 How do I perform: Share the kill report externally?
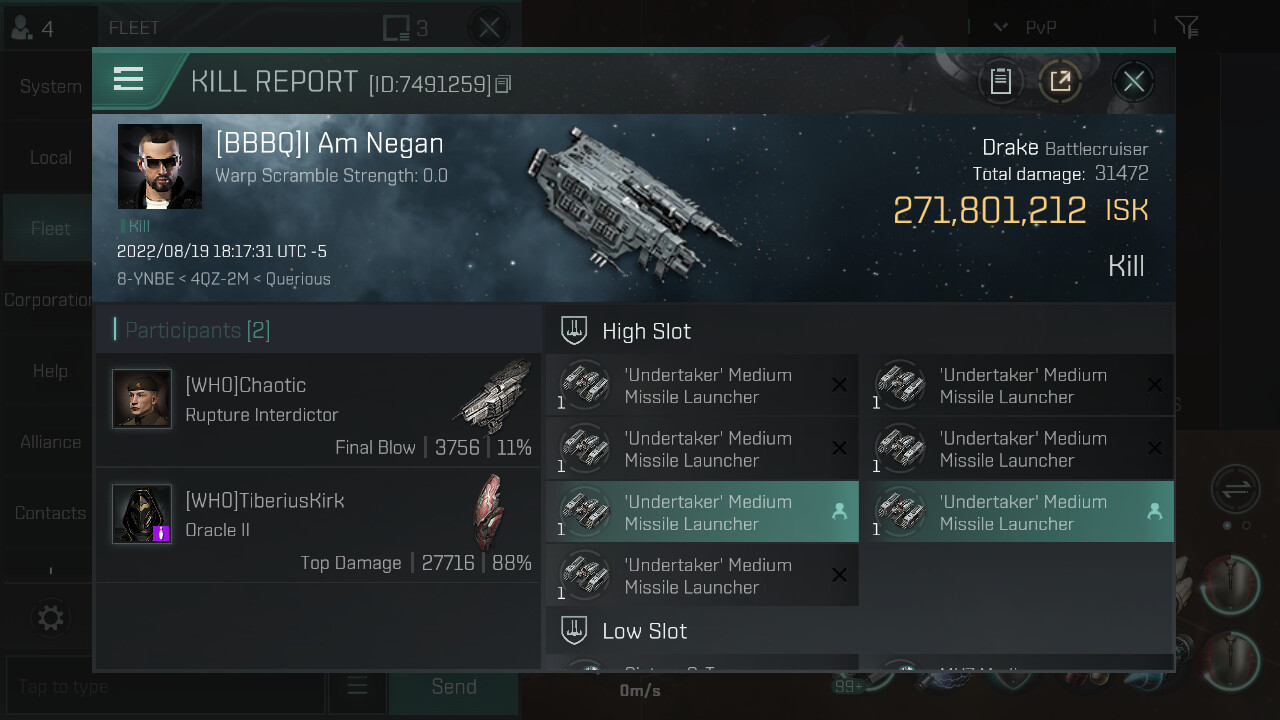click(1060, 82)
